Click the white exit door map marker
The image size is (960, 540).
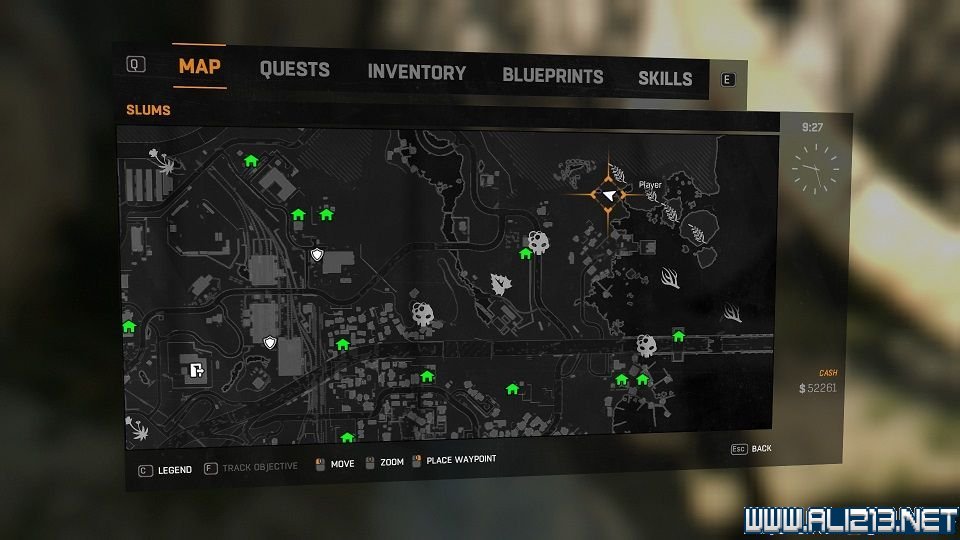[x=197, y=371]
